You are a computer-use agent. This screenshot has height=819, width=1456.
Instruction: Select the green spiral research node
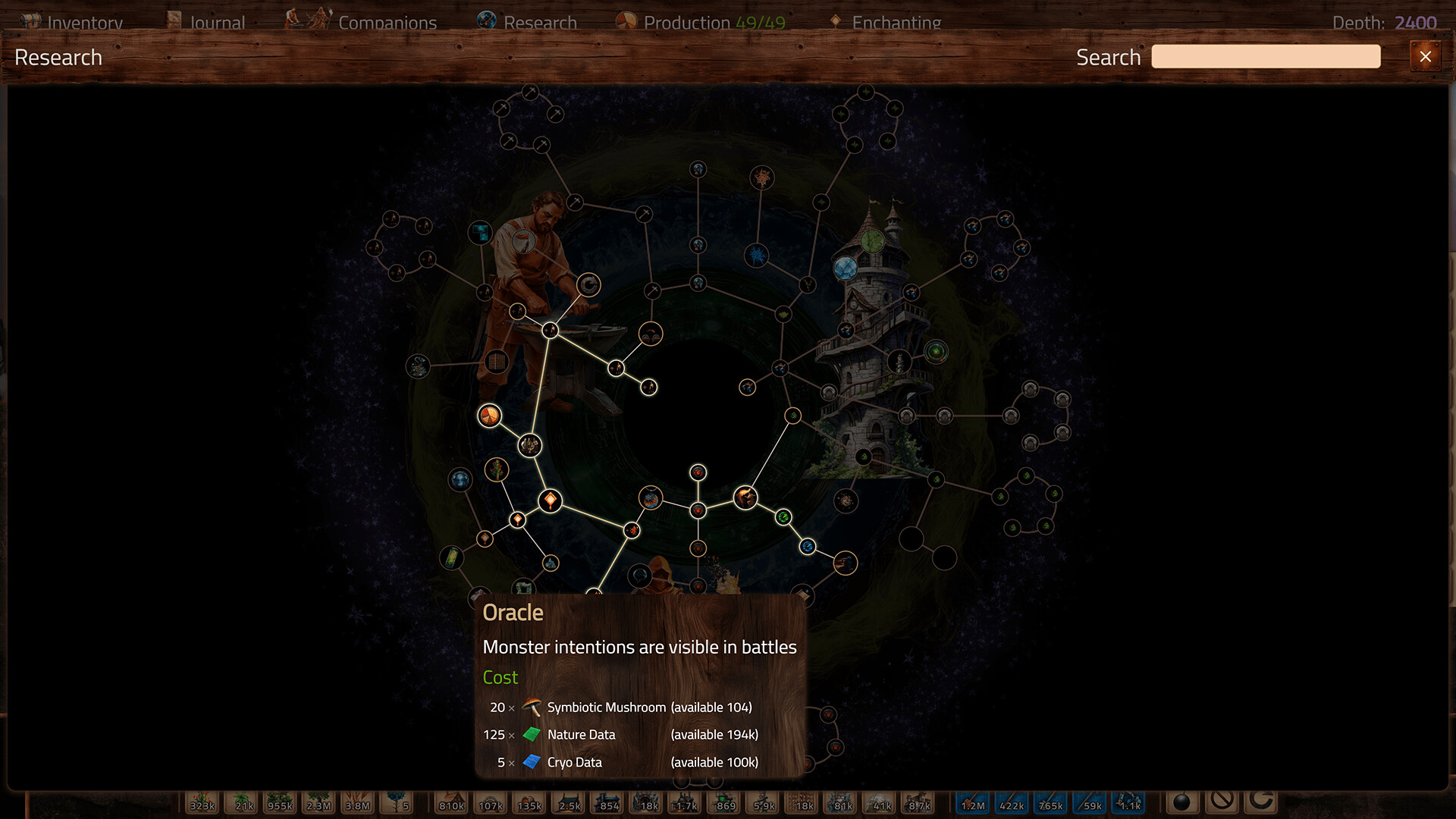pyautogui.click(x=783, y=517)
